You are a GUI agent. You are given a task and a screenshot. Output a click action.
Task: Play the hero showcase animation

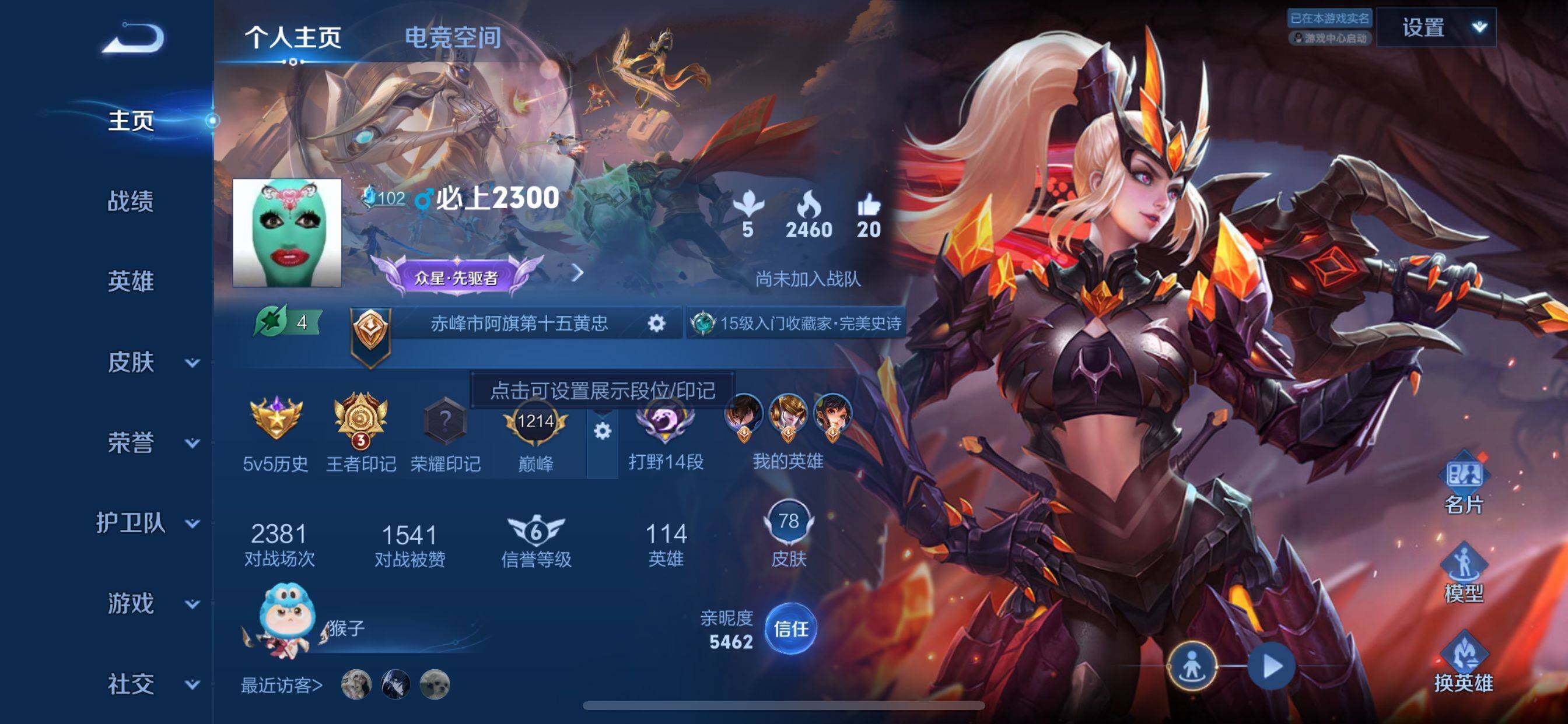1271,666
